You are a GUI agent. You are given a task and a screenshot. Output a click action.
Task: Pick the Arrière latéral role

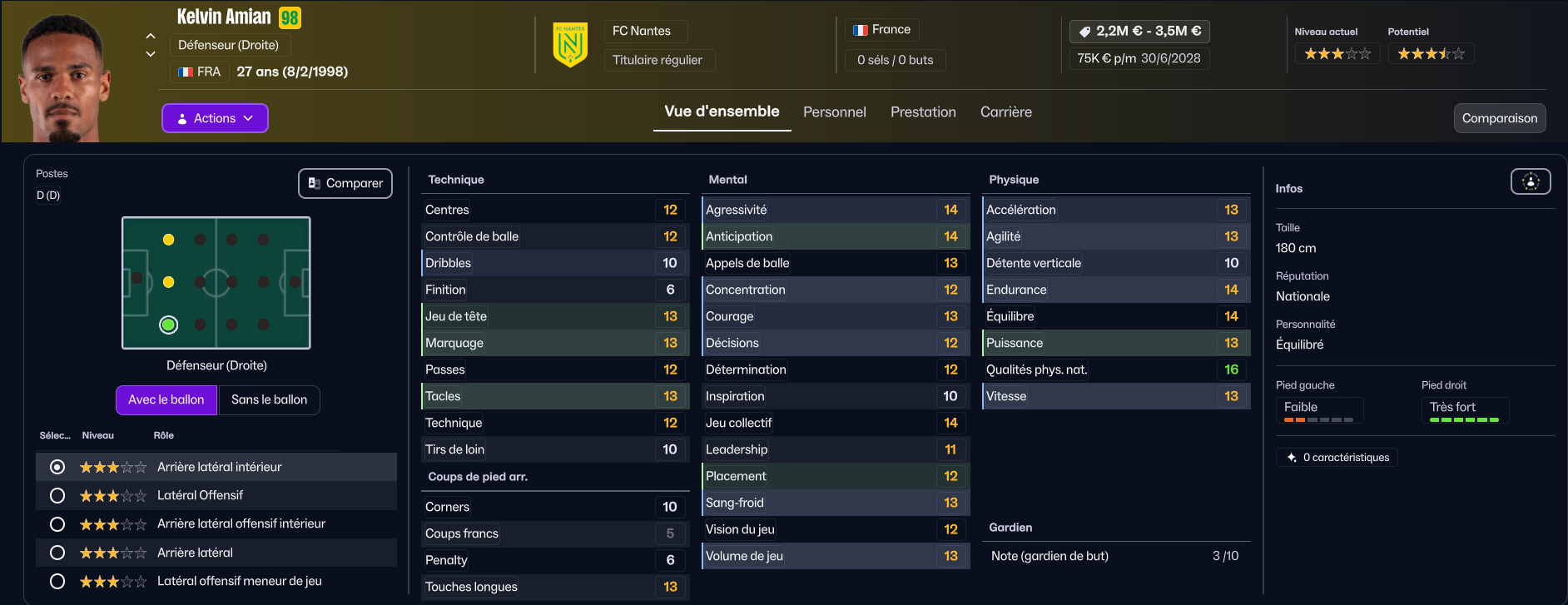tap(57, 553)
